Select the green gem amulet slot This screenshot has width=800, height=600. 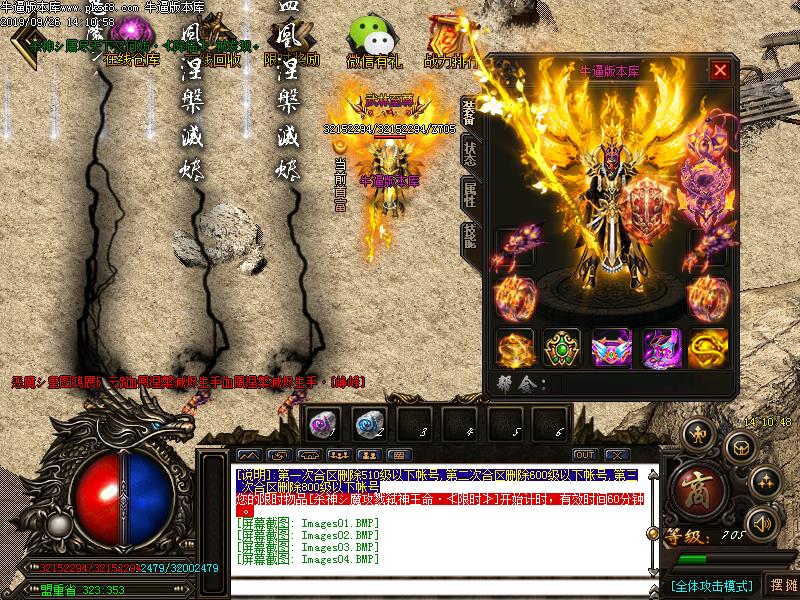pos(562,347)
